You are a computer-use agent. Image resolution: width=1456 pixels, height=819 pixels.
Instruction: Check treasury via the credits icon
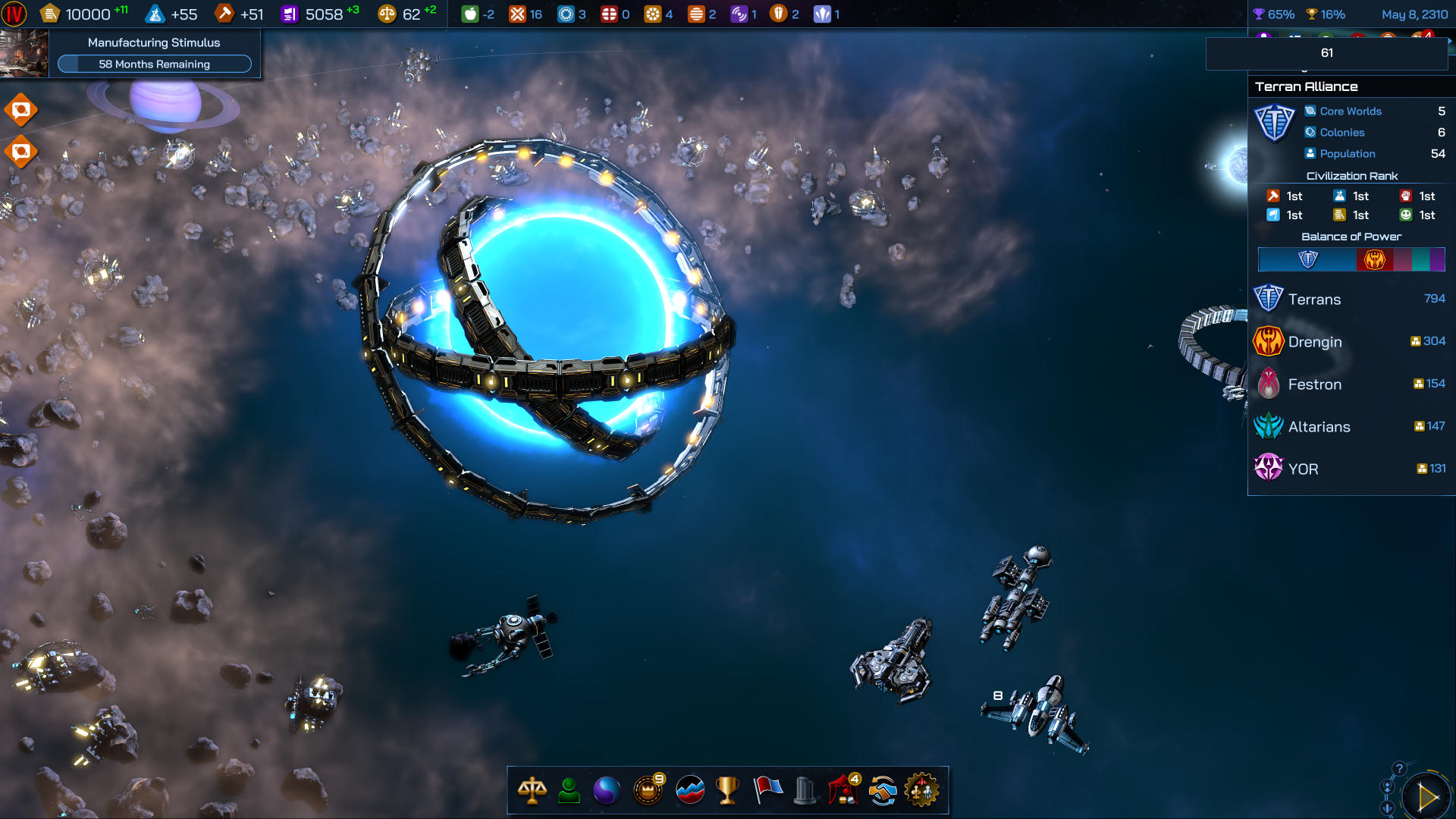[x=50, y=13]
